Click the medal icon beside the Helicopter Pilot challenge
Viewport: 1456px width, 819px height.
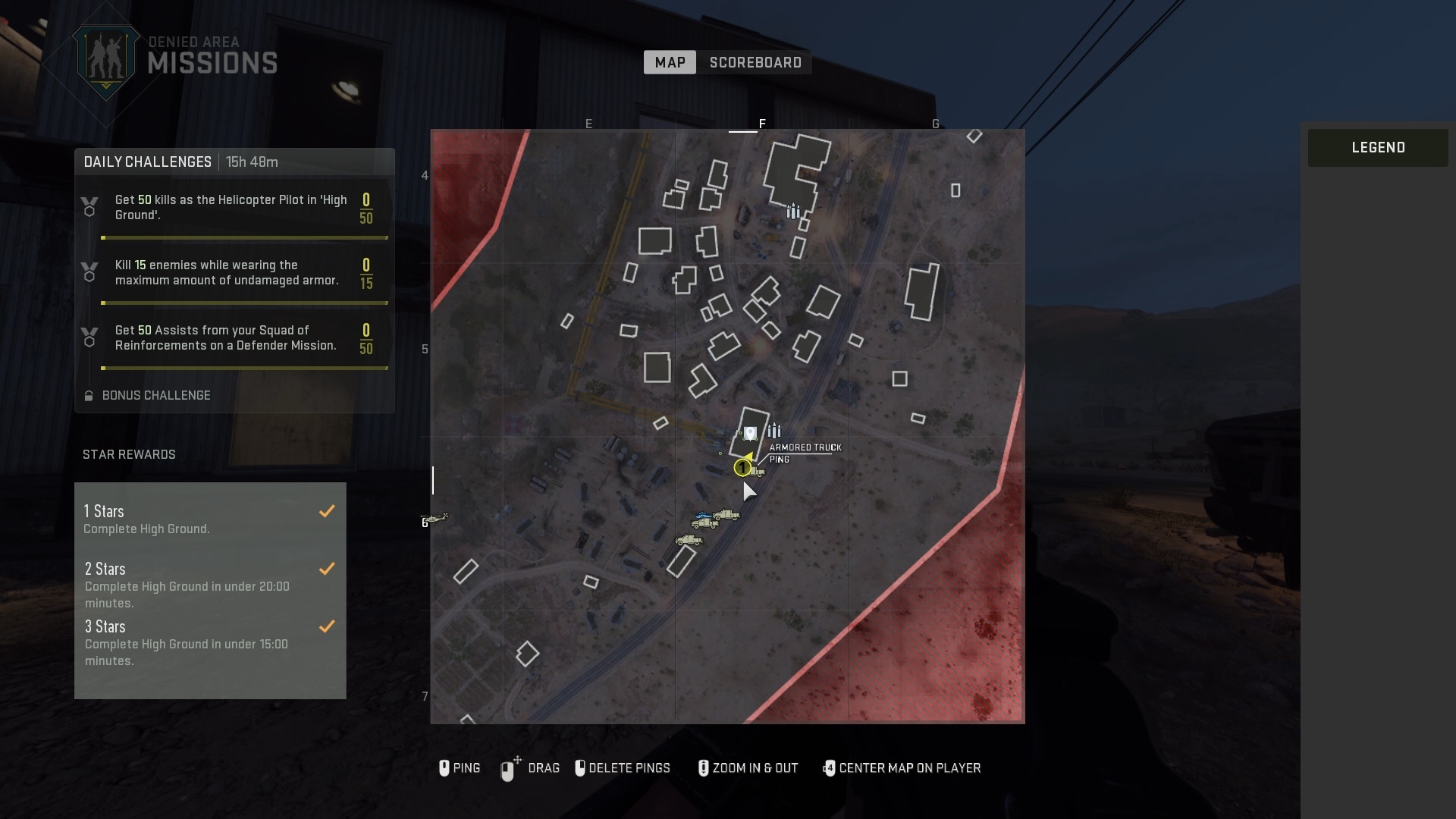[x=90, y=206]
